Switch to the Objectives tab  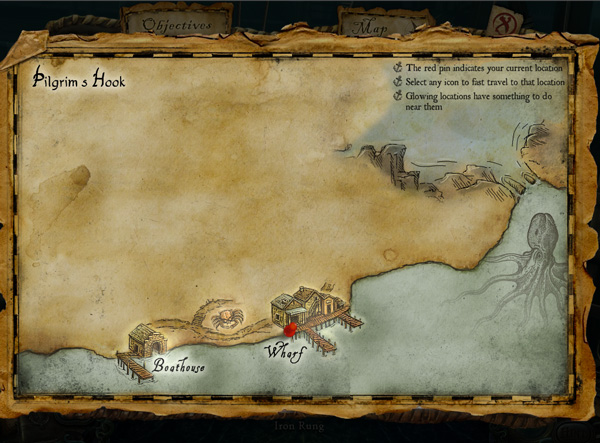[x=176, y=23]
